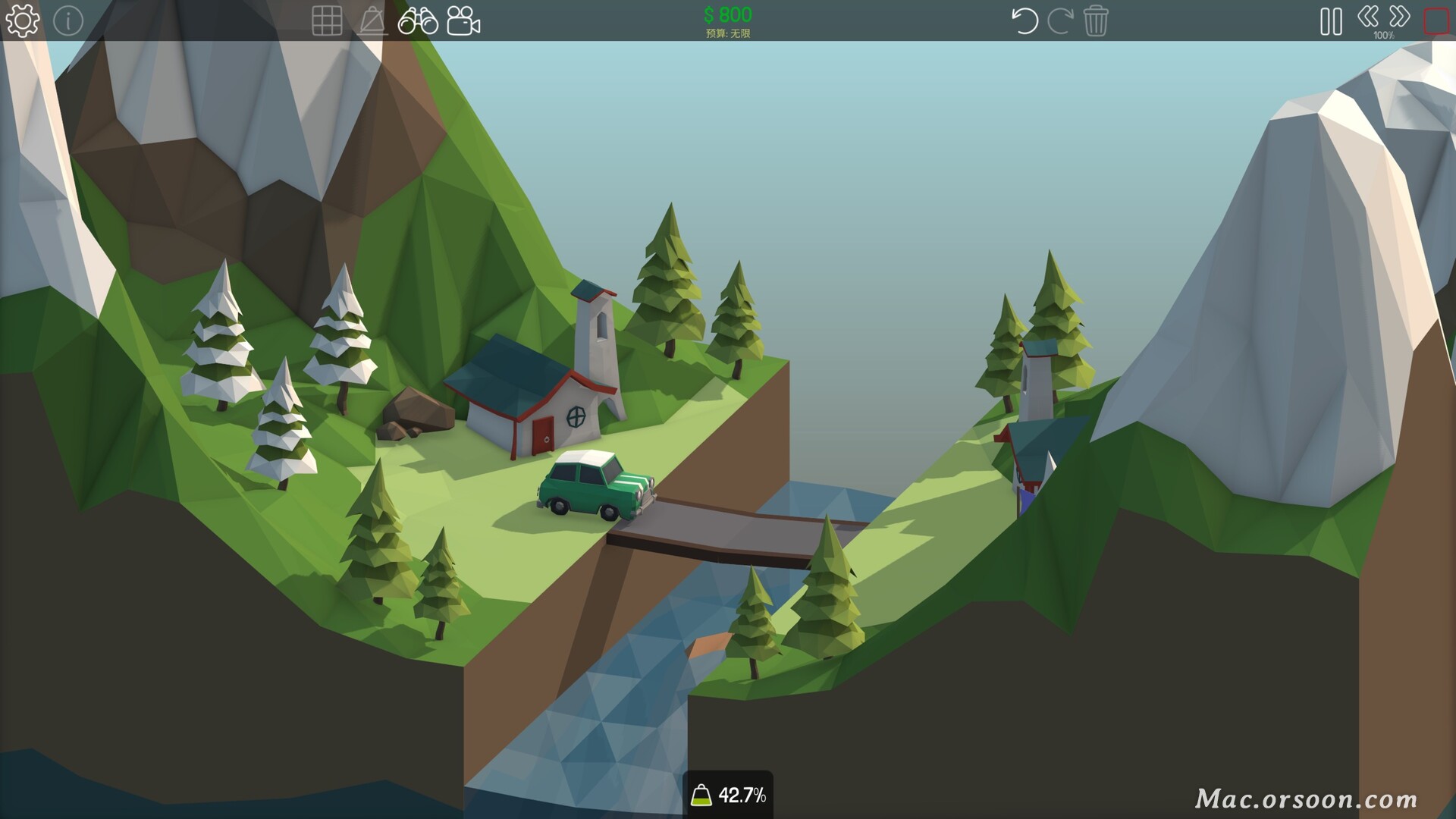The height and width of the screenshot is (819, 1456).
Task: Click the 100% speed indicator
Action: pyautogui.click(x=1385, y=34)
